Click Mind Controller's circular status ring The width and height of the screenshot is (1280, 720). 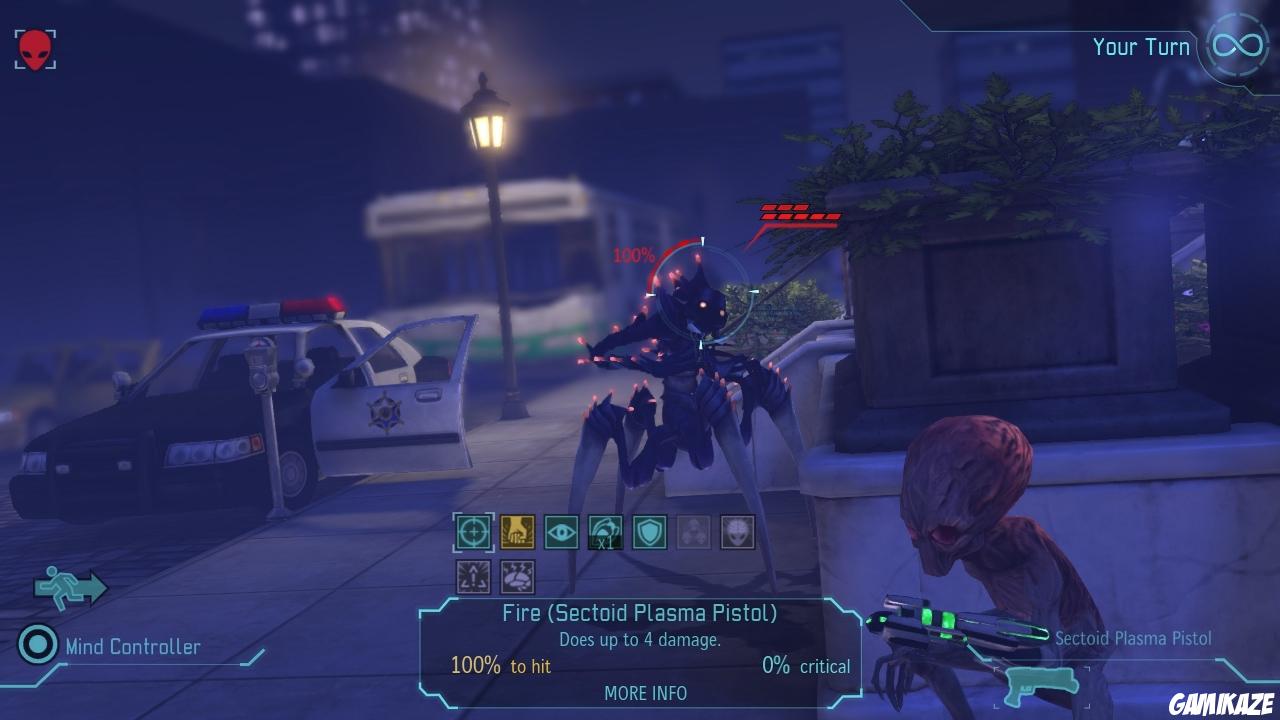coord(38,647)
